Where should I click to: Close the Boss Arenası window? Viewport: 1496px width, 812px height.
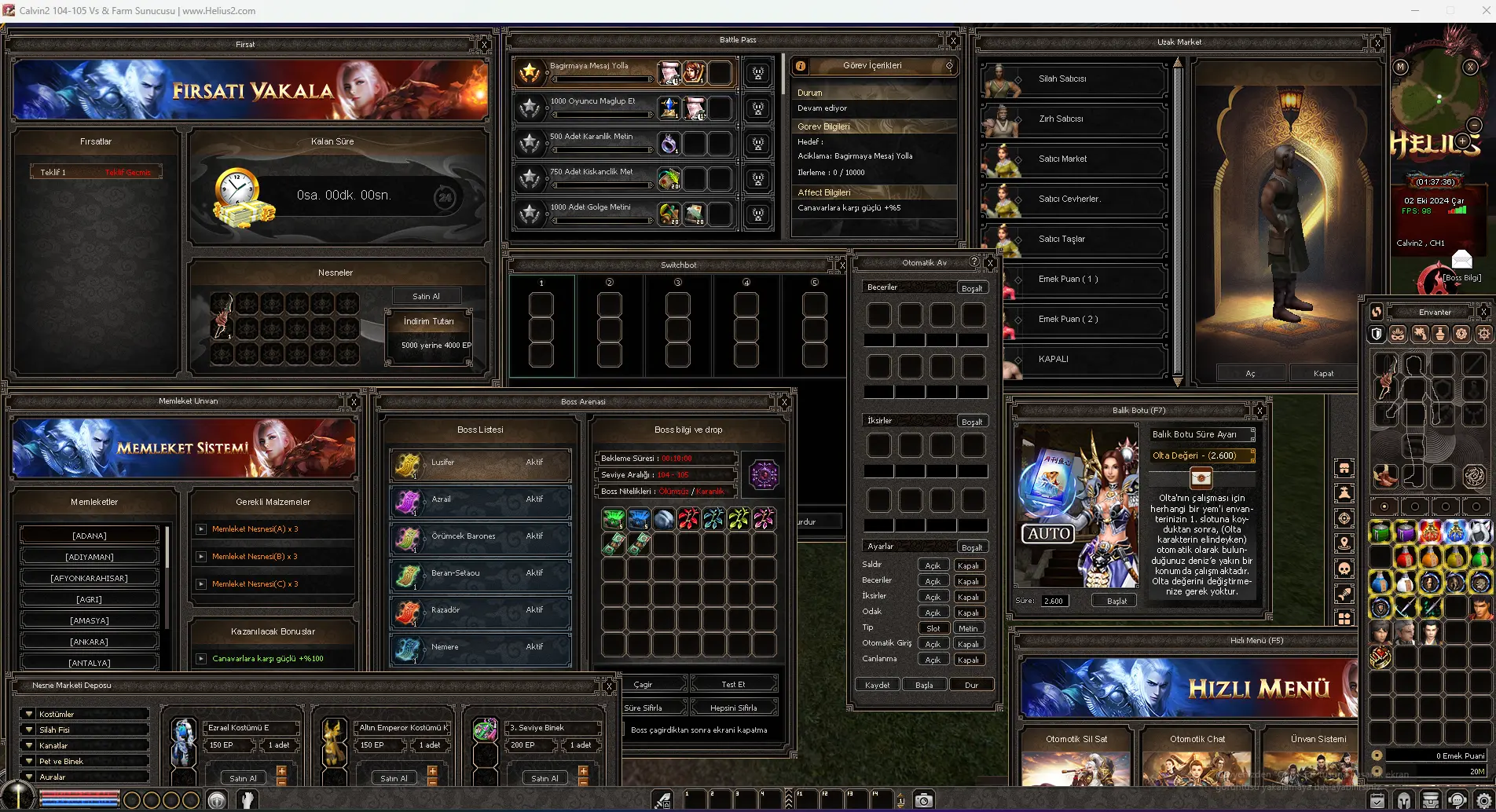(x=783, y=402)
